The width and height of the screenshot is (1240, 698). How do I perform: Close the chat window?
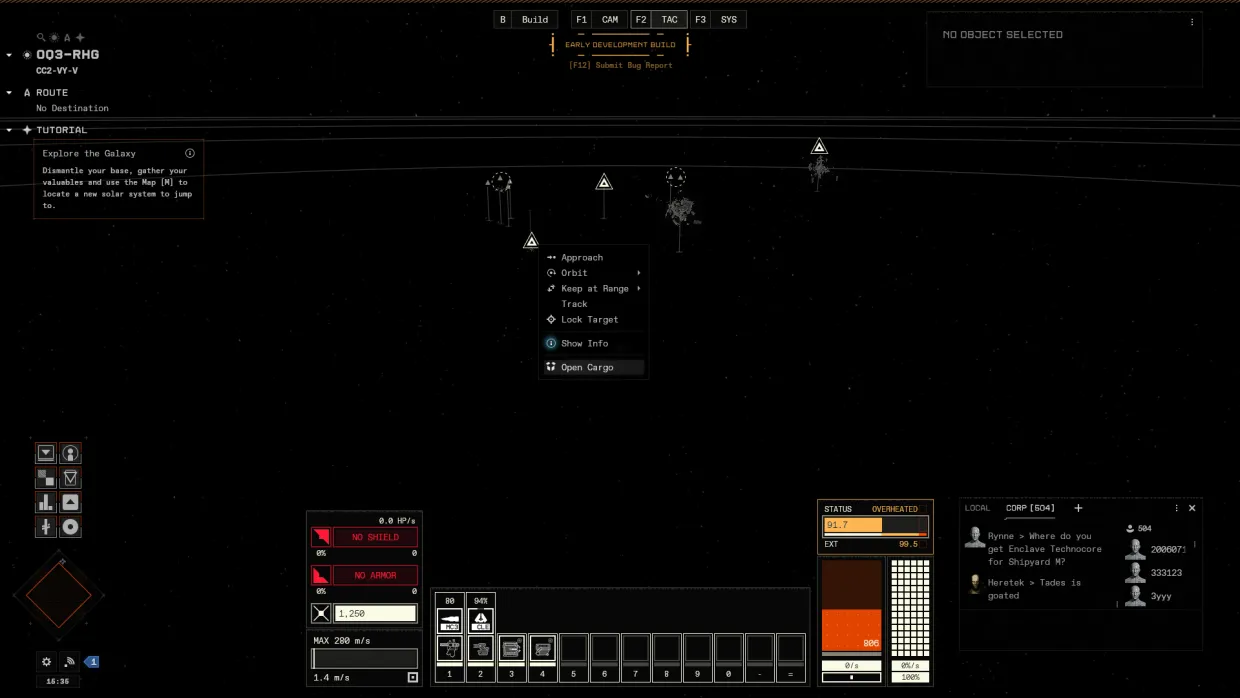[1192, 508]
